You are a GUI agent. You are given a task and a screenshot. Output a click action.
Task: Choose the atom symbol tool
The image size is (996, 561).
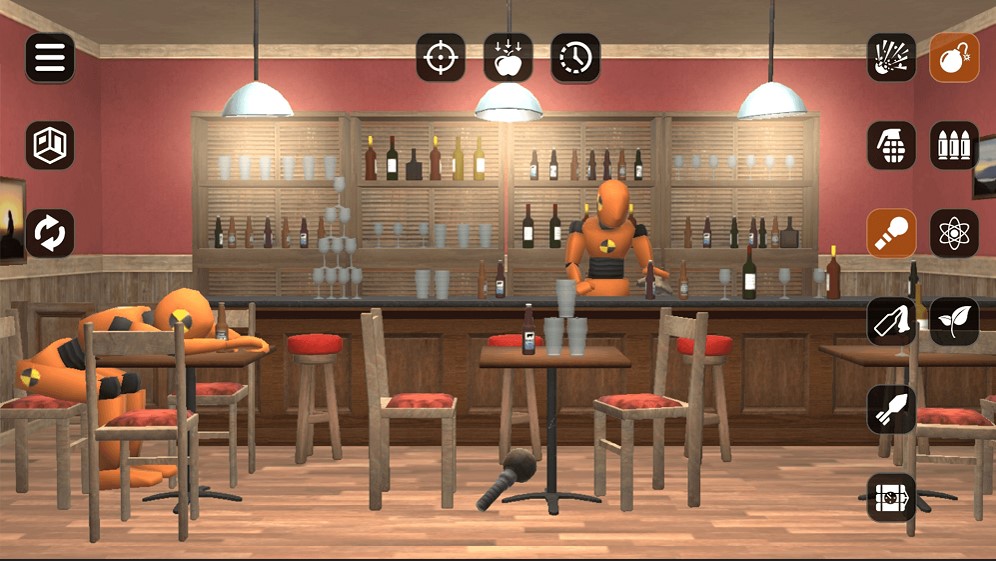(954, 233)
